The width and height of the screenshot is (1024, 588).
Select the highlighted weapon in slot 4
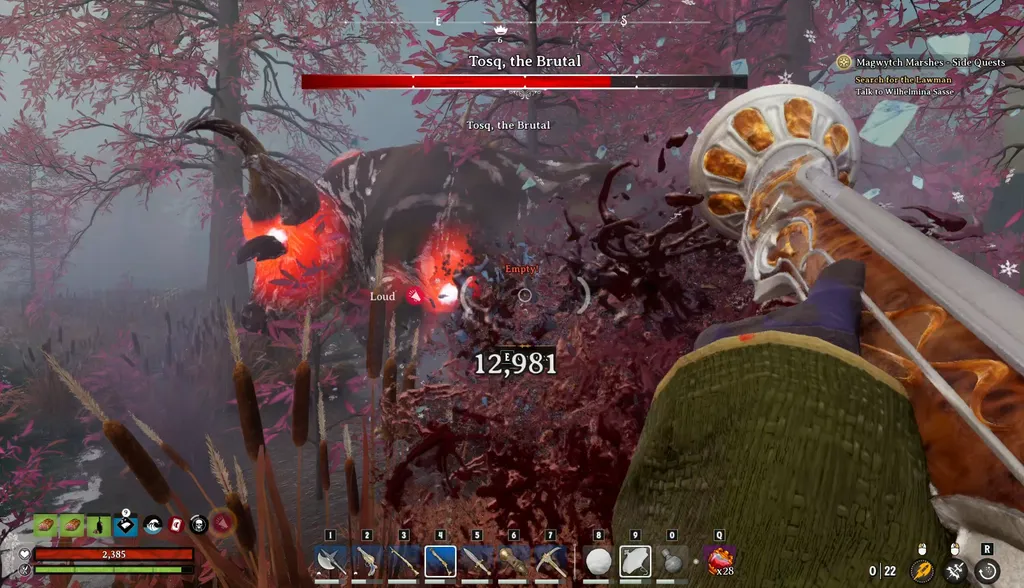click(x=440, y=561)
